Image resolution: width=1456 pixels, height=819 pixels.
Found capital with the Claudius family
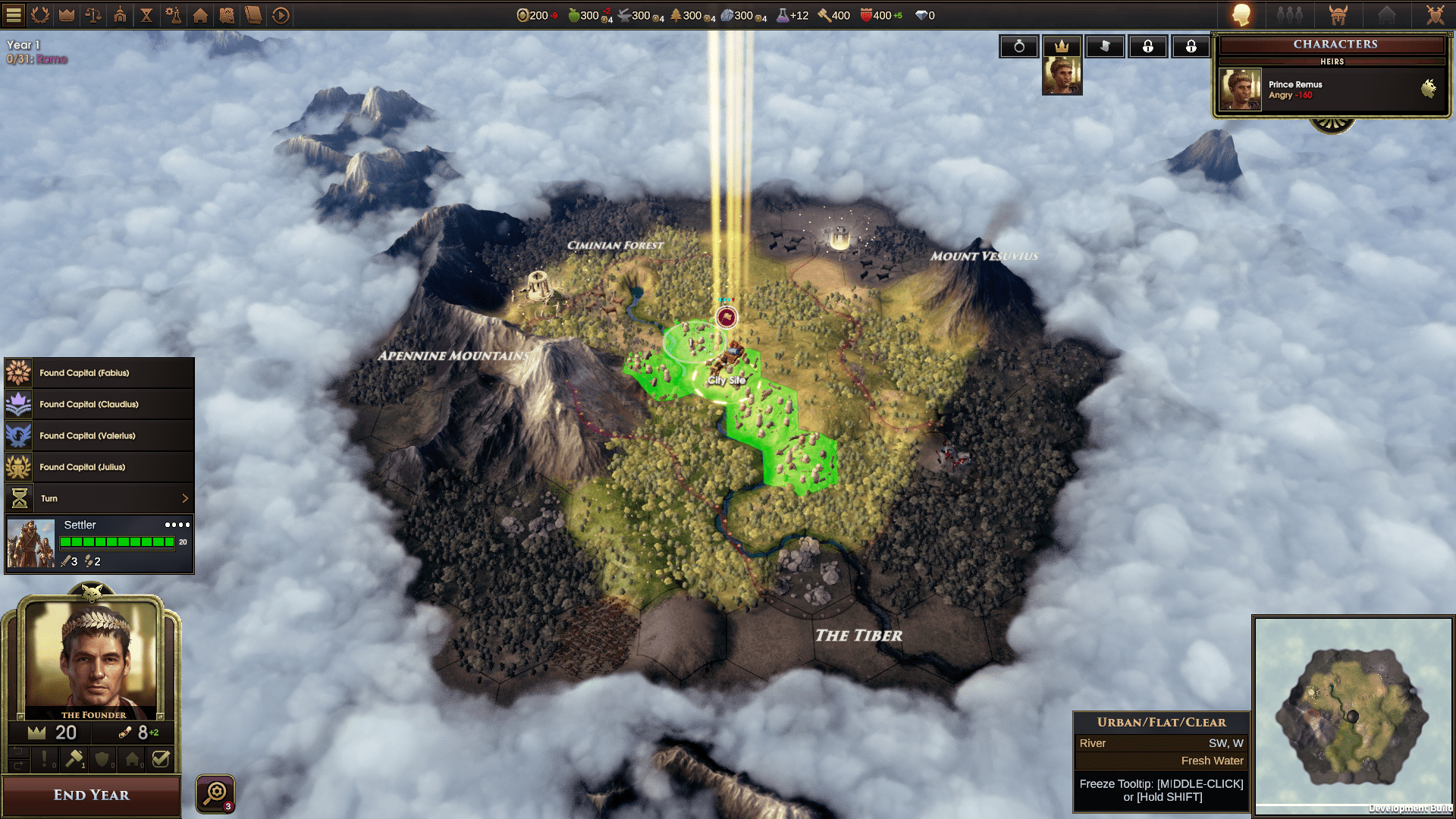click(99, 404)
